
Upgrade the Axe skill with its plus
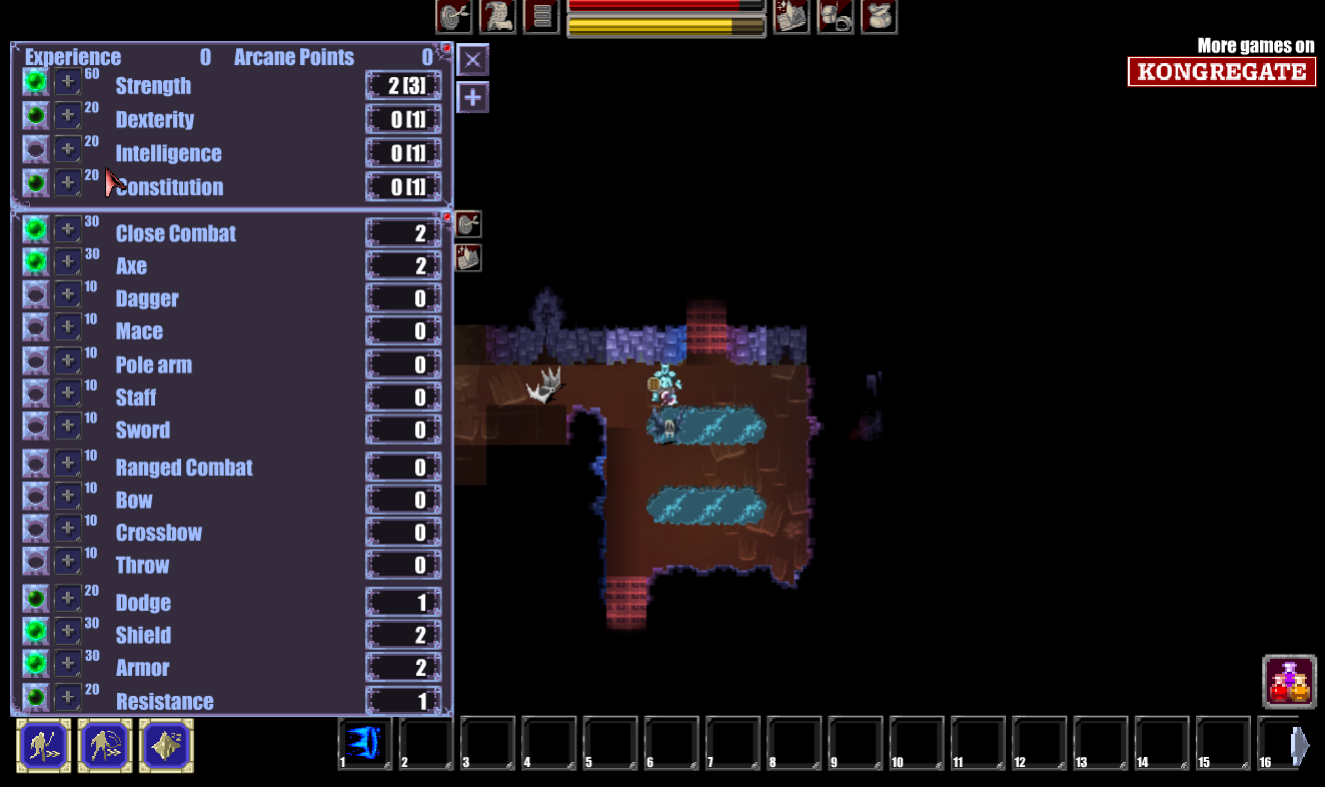pyautogui.click(x=67, y=263)
